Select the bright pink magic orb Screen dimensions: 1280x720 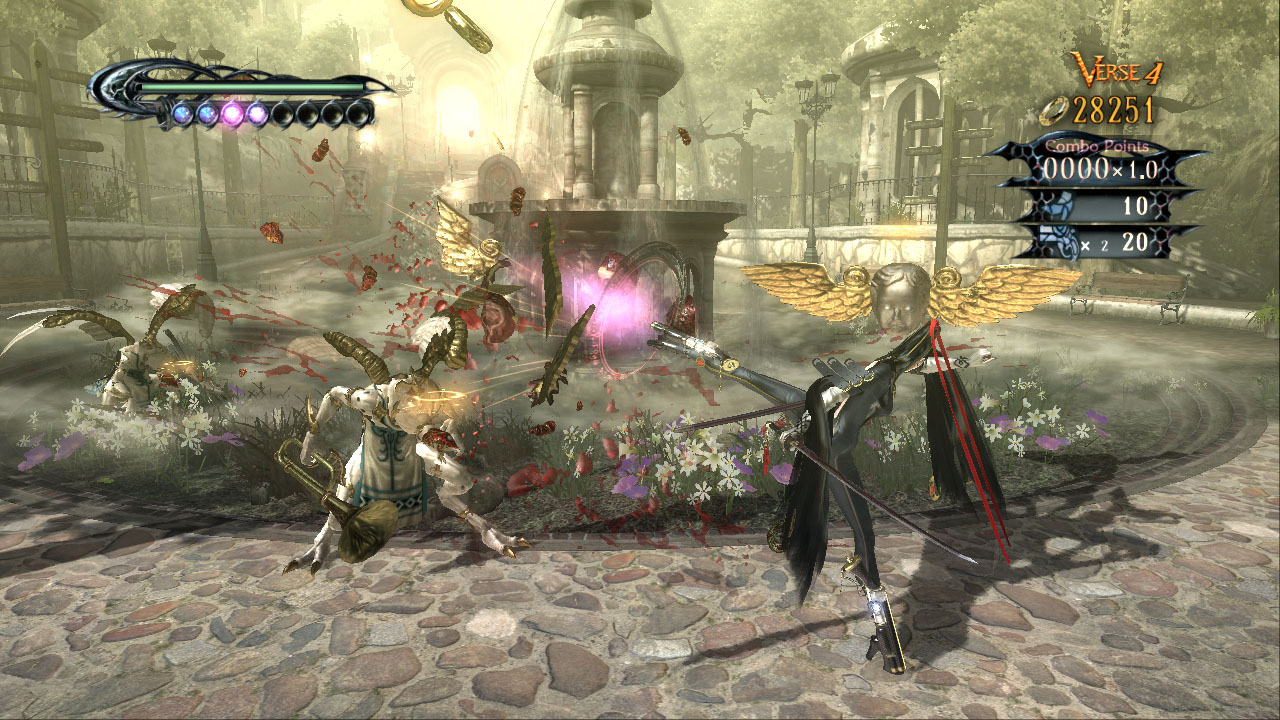coord(232,113)
